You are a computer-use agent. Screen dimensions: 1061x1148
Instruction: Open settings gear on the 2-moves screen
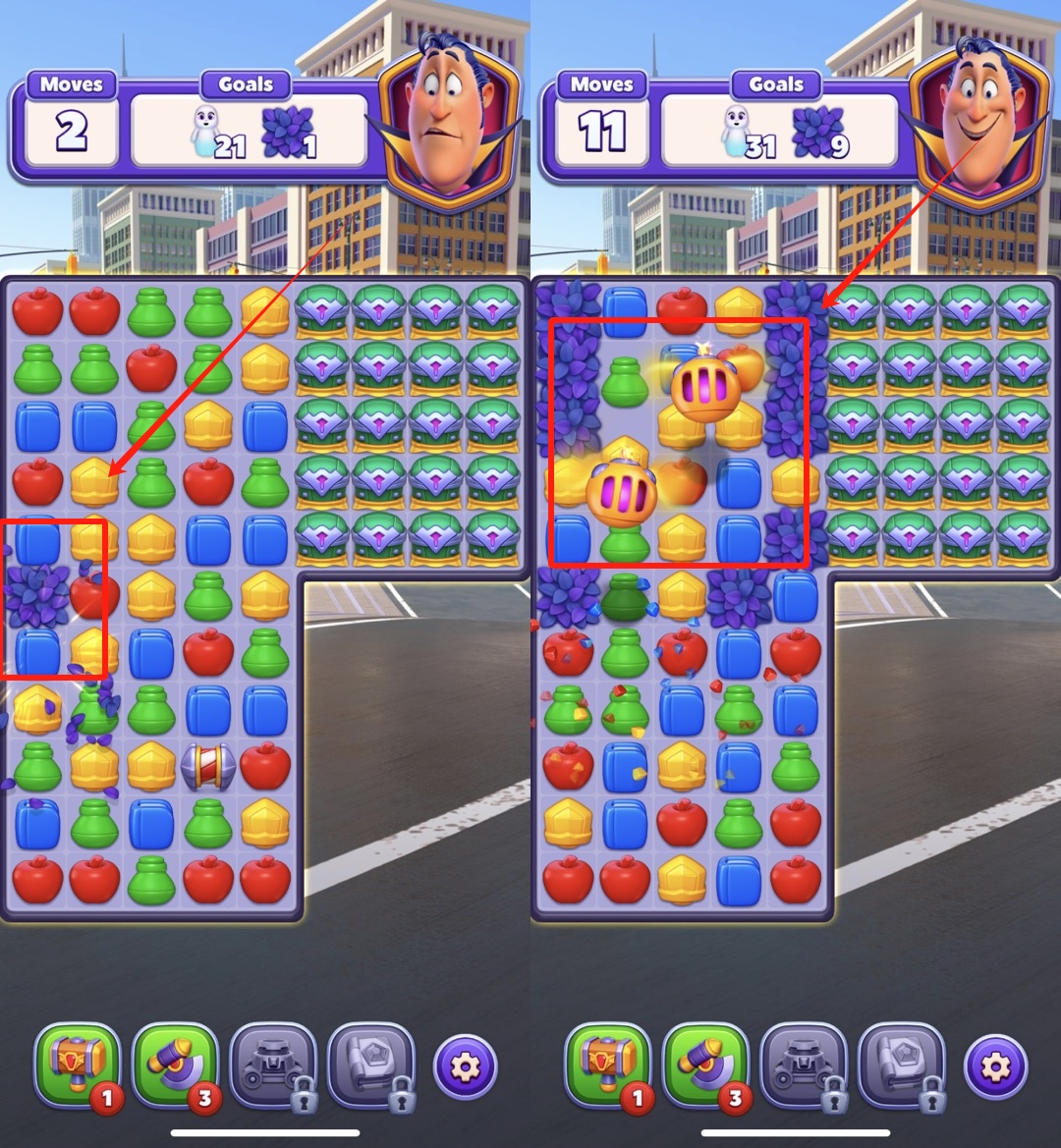(465, 1066)
